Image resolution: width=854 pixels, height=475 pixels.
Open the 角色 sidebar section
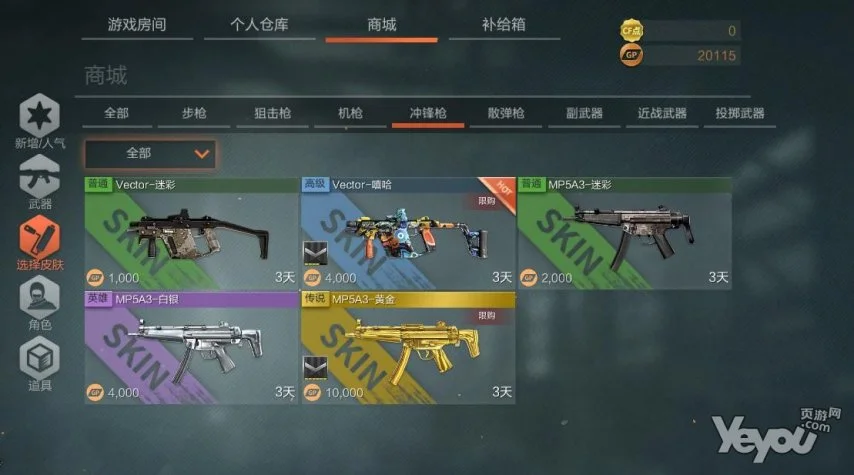pos(40,303)
